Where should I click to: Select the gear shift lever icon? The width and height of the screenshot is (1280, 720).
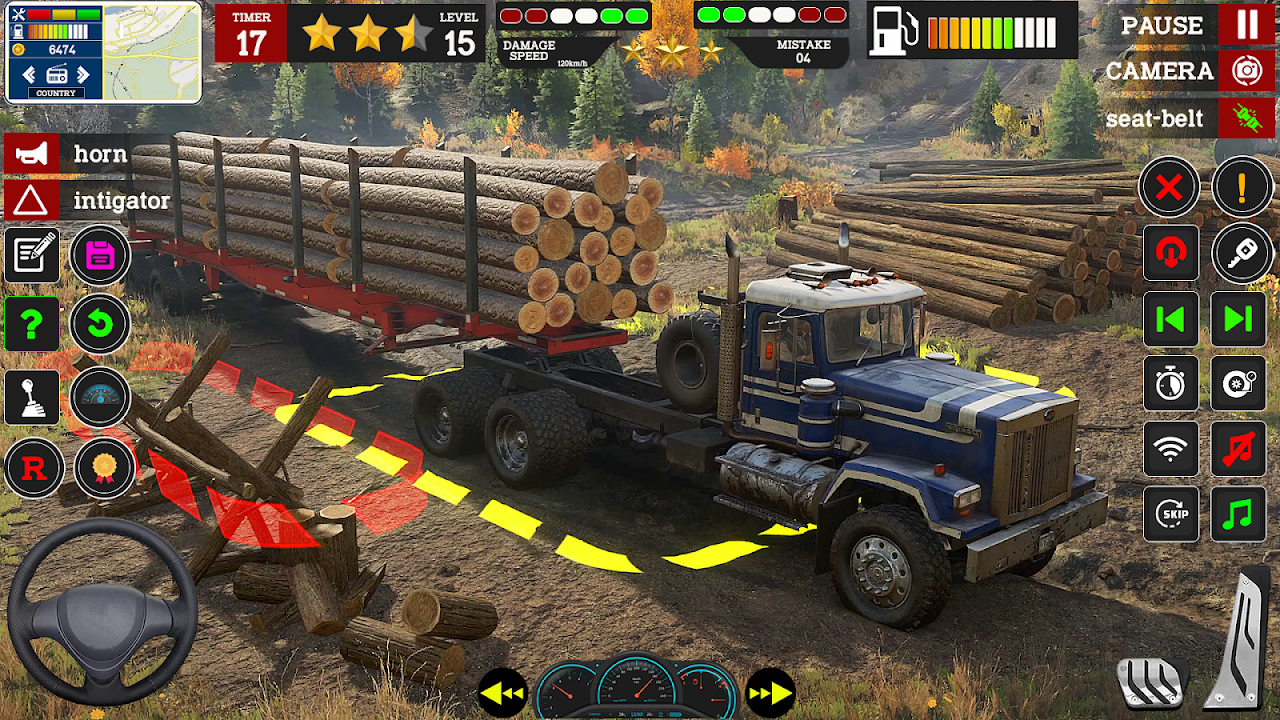point(32,397)
